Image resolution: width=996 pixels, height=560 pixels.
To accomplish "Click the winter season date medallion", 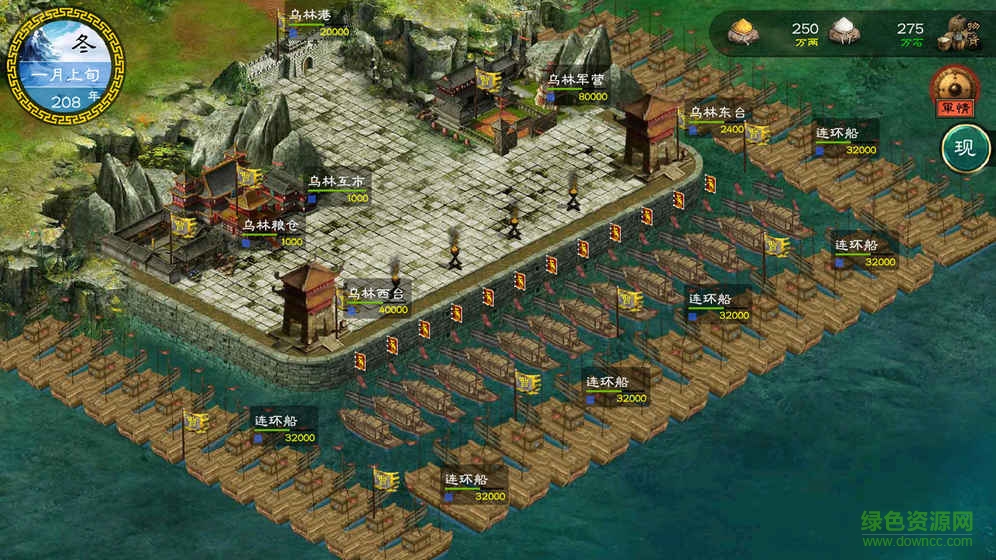I will [x=66, y=66].
